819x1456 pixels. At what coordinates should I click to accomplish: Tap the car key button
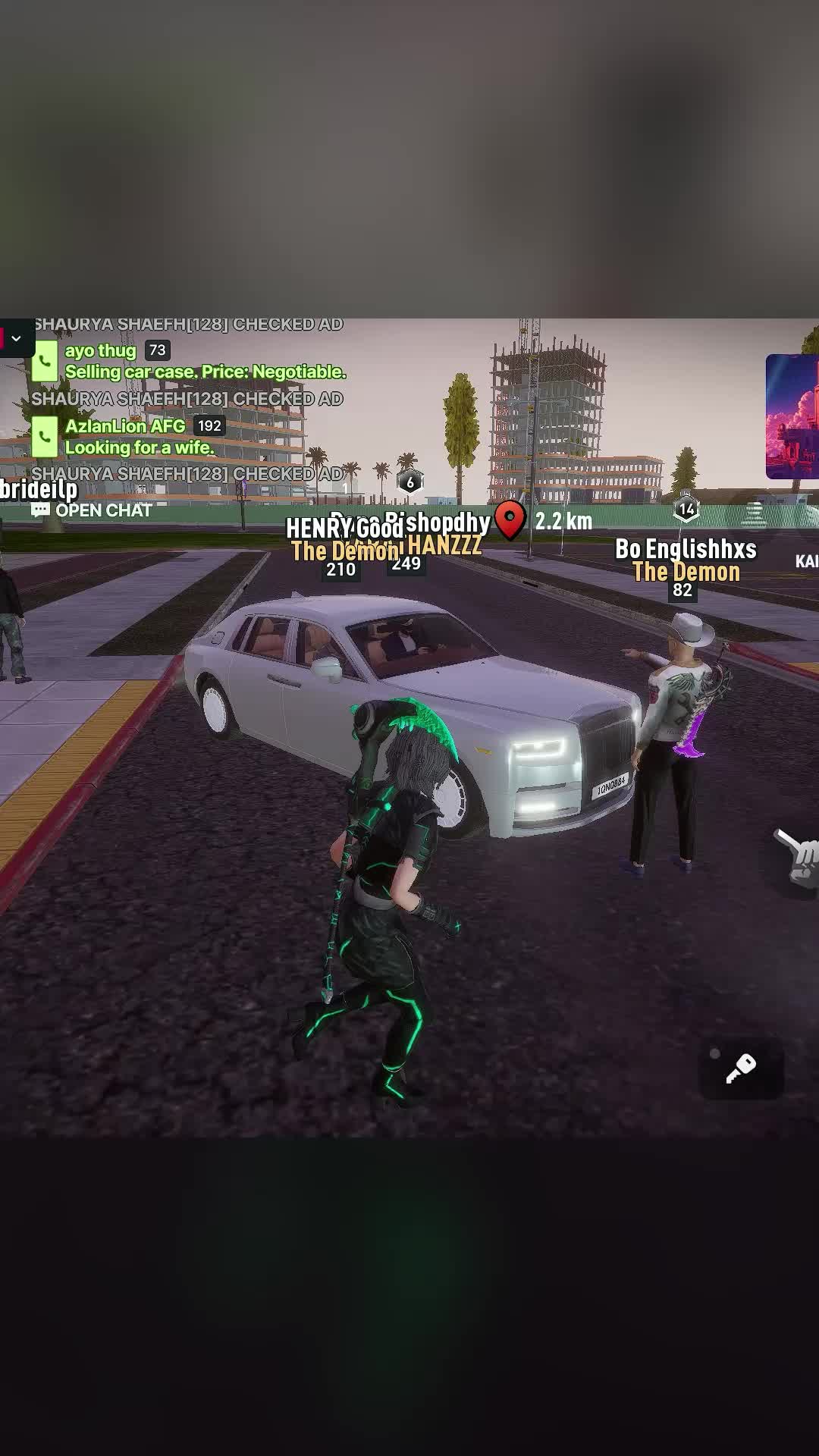click(740, 1068)
